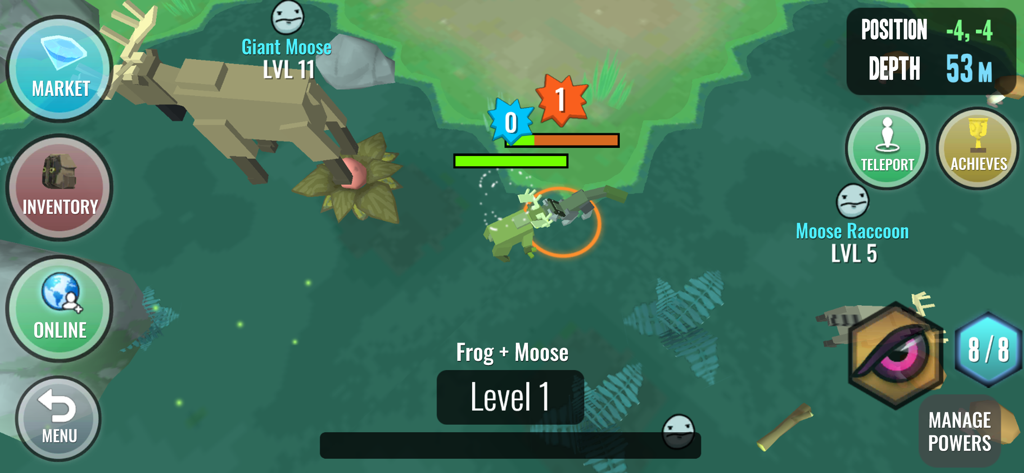This screenshot has height=473, width=1024.
Task: Open the Achieves trophy button
Action: [x=978, y=148]
